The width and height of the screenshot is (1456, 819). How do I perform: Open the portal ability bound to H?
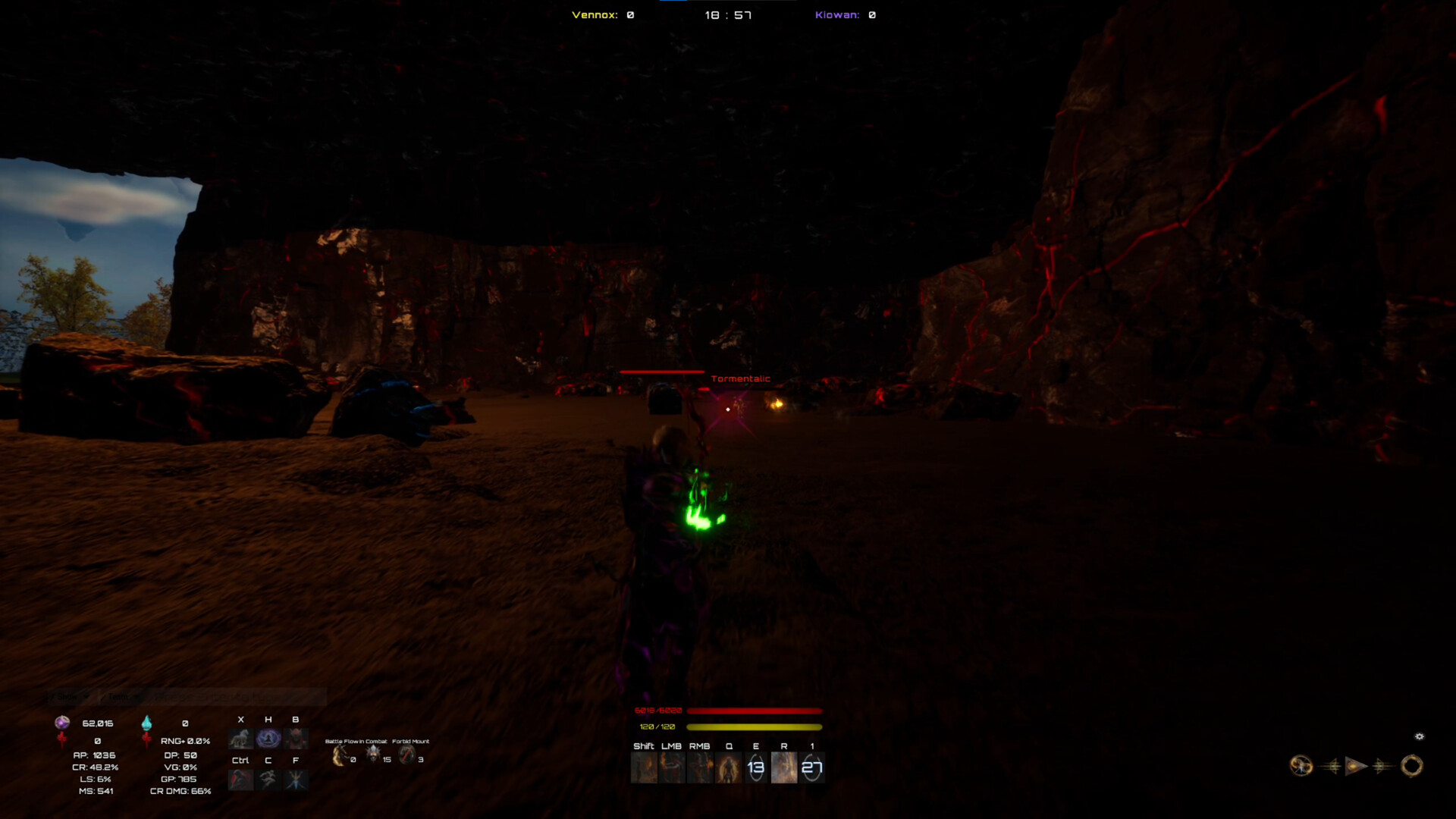pyautogui.click(x=268, y=739)
